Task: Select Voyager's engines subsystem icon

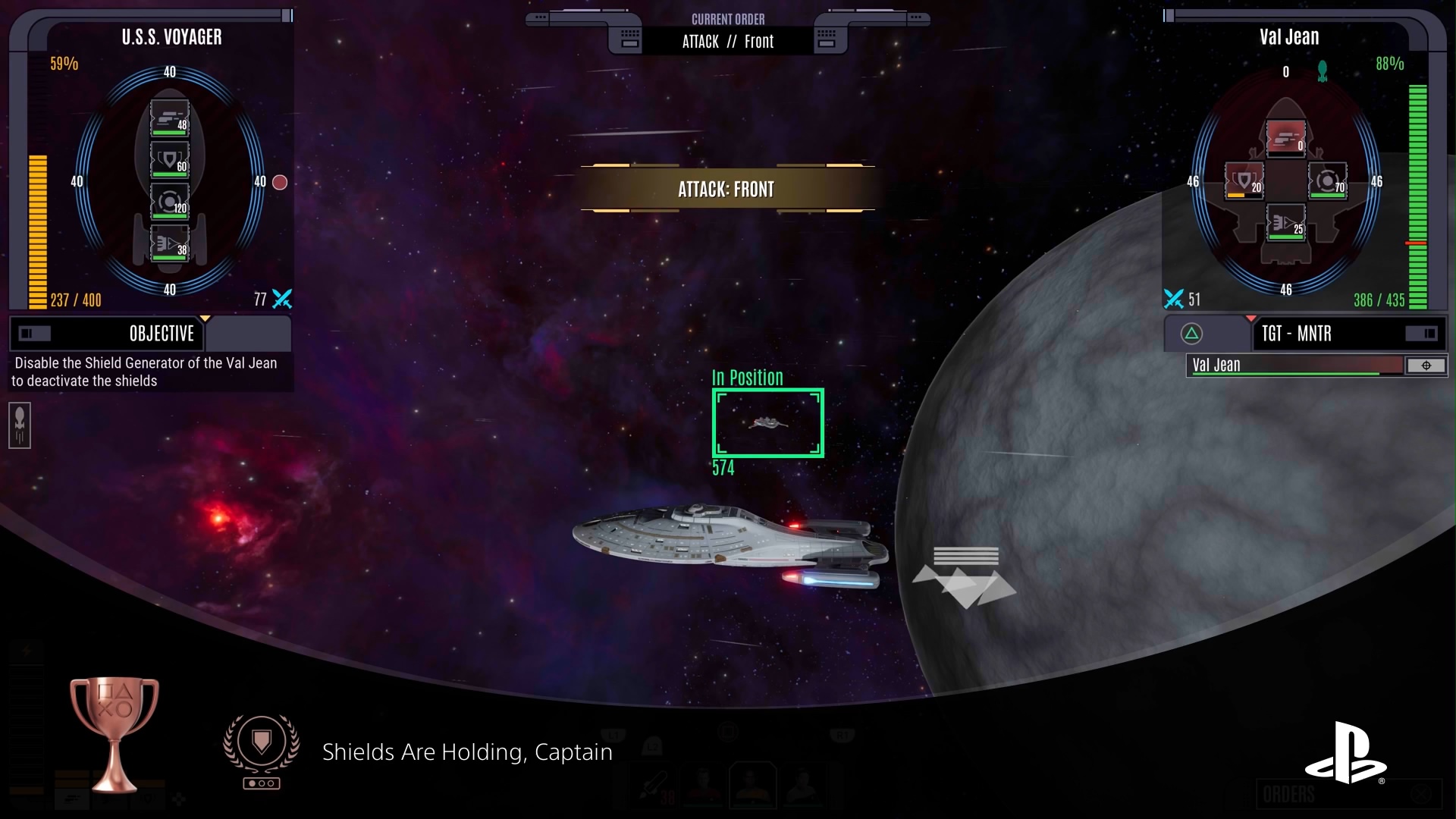Action: (169, 243)
